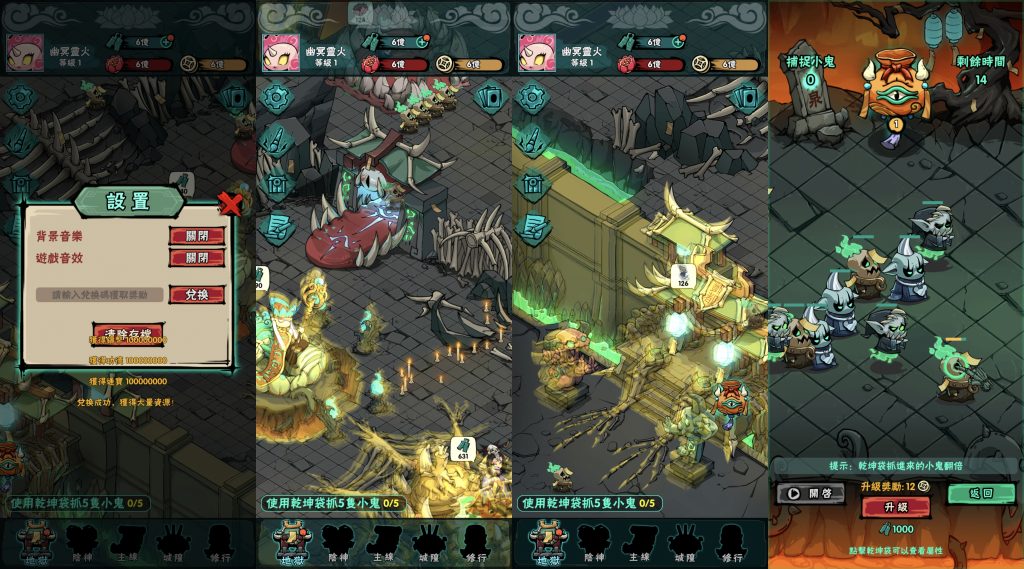Toggle 背景音樂 background music off

tap(197, 236)
